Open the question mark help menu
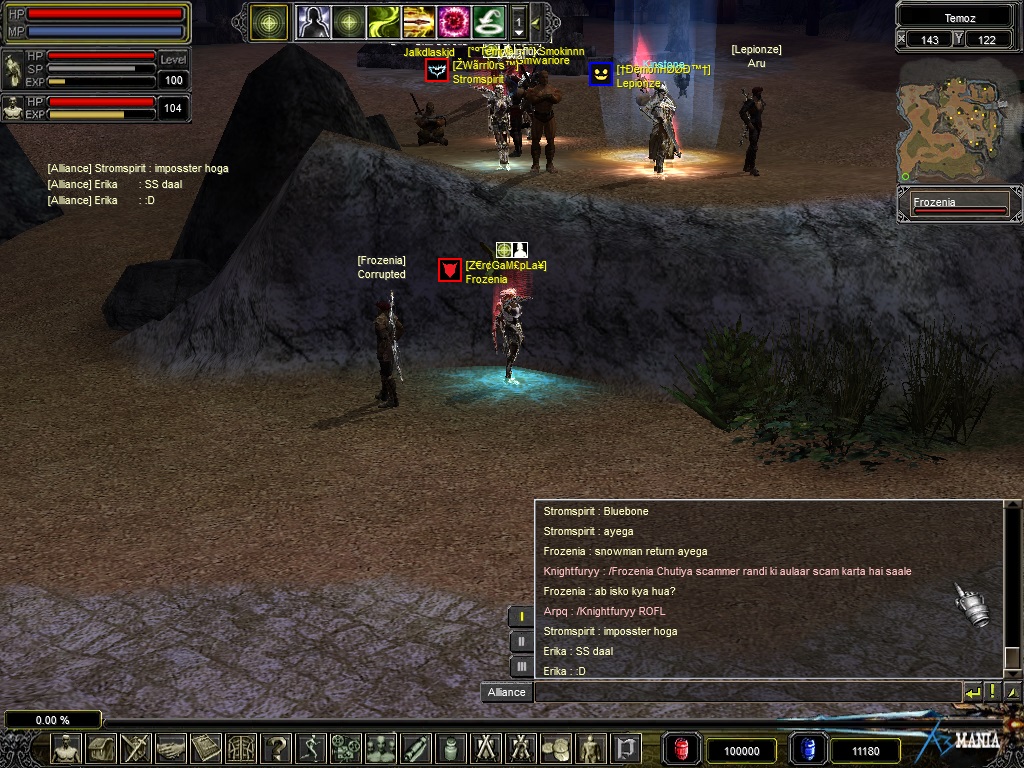 pyautogui.click(x=276, y=747)
